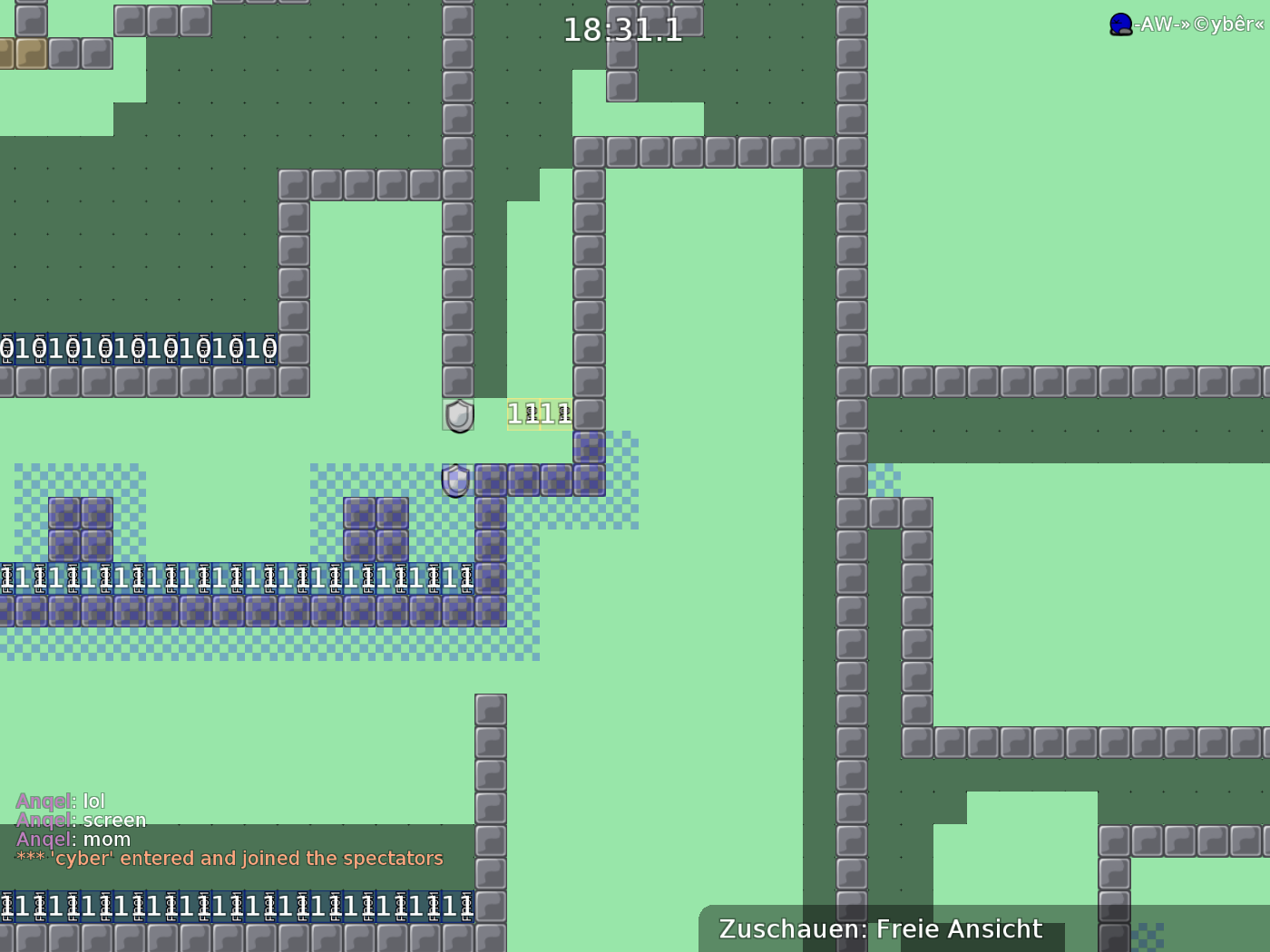The height and width of the screenshot is (952, 1270).
Task: Click Anqel's chat message saying 'screen'
Action: (113, 820)
